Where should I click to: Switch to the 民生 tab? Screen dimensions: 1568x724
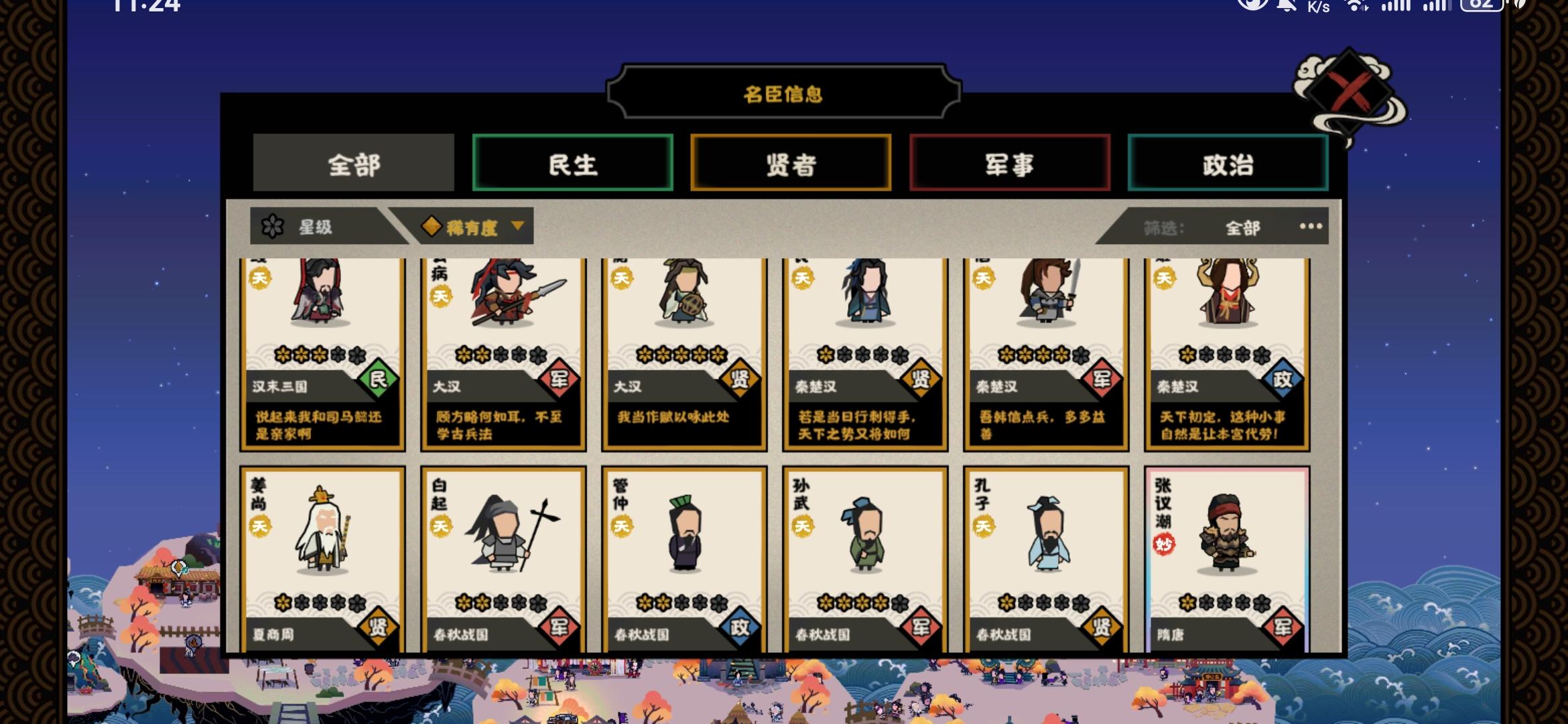click(x=573, y=163)
